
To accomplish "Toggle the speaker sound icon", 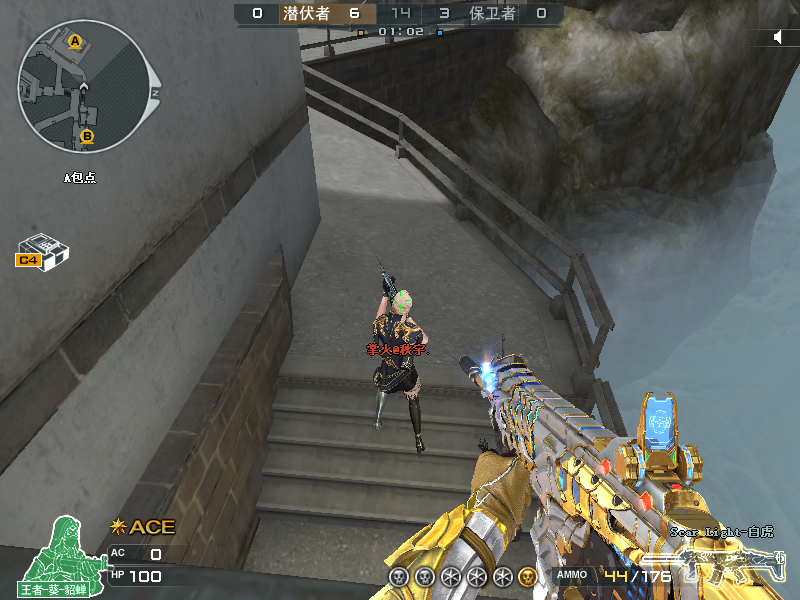I will 781,37.
